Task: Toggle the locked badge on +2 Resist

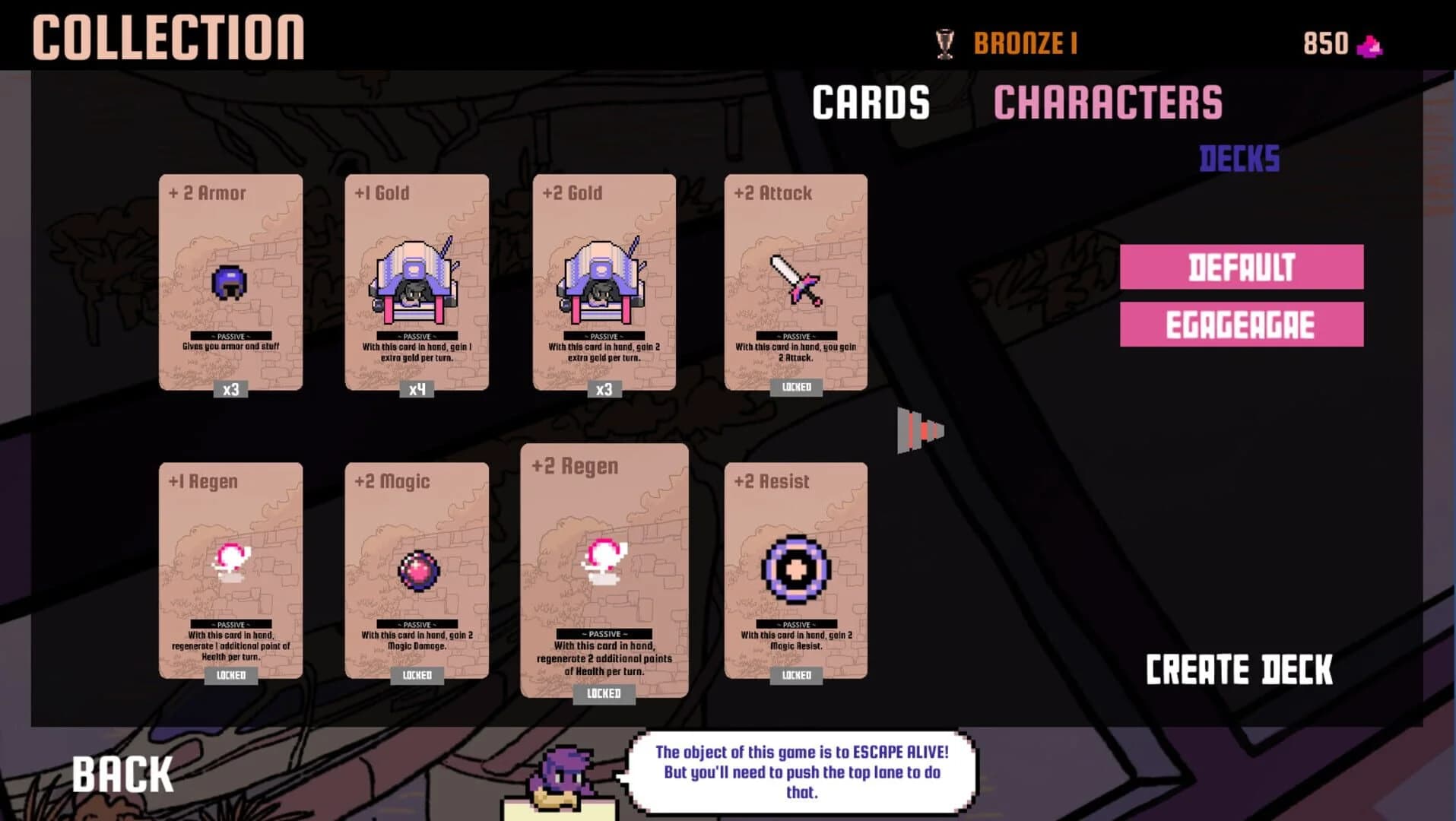Action: point(796,674)
